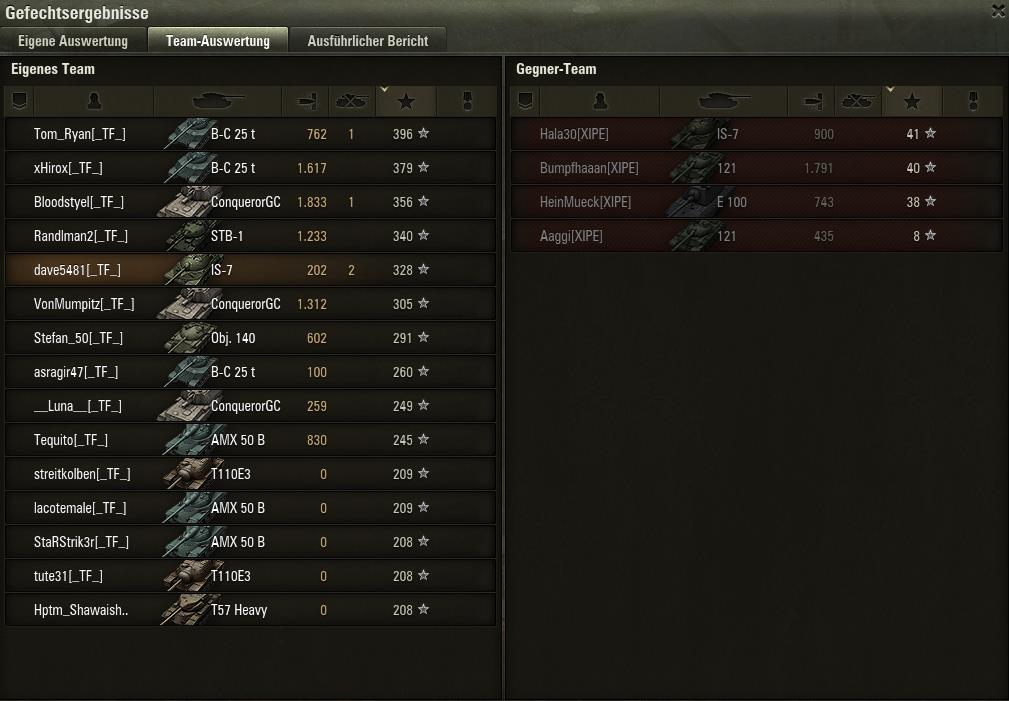1009x701 pixels.
Task: Sort own team by player name column
Action: [94, 101]
